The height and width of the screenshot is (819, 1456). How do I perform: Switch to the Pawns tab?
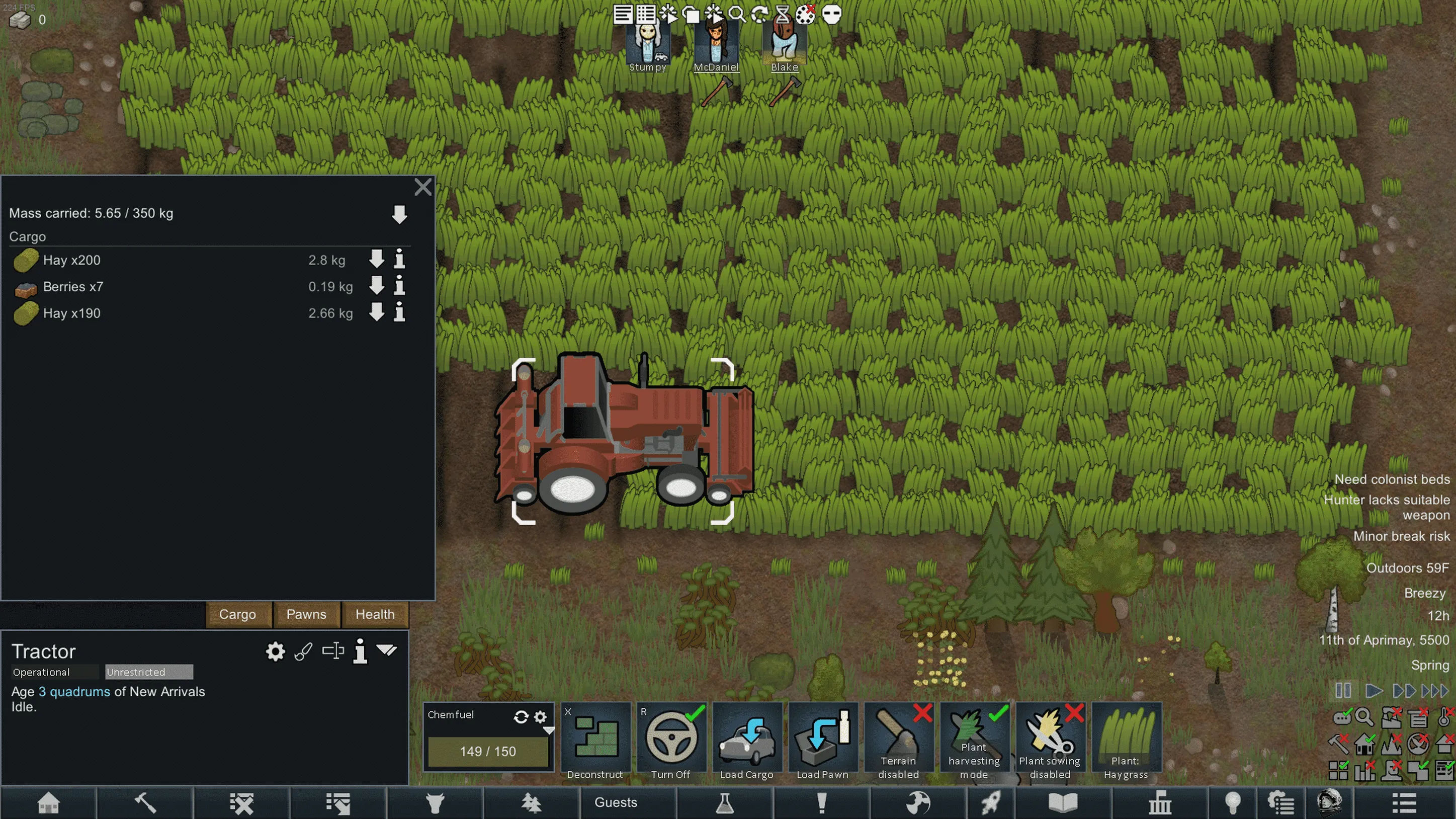click(x=306, y=614)
